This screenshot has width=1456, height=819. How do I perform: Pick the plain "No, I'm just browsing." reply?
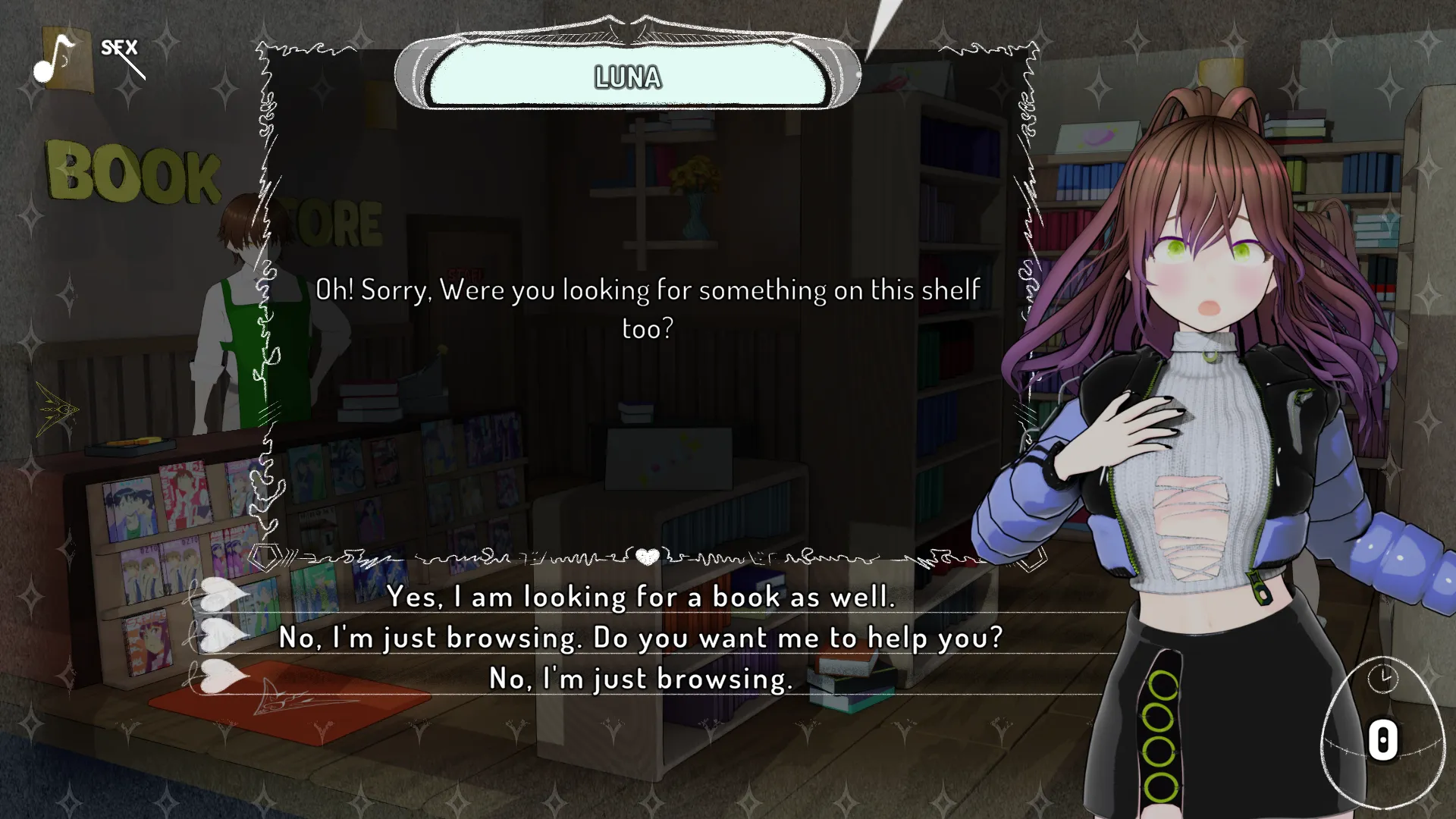point(641,679)
